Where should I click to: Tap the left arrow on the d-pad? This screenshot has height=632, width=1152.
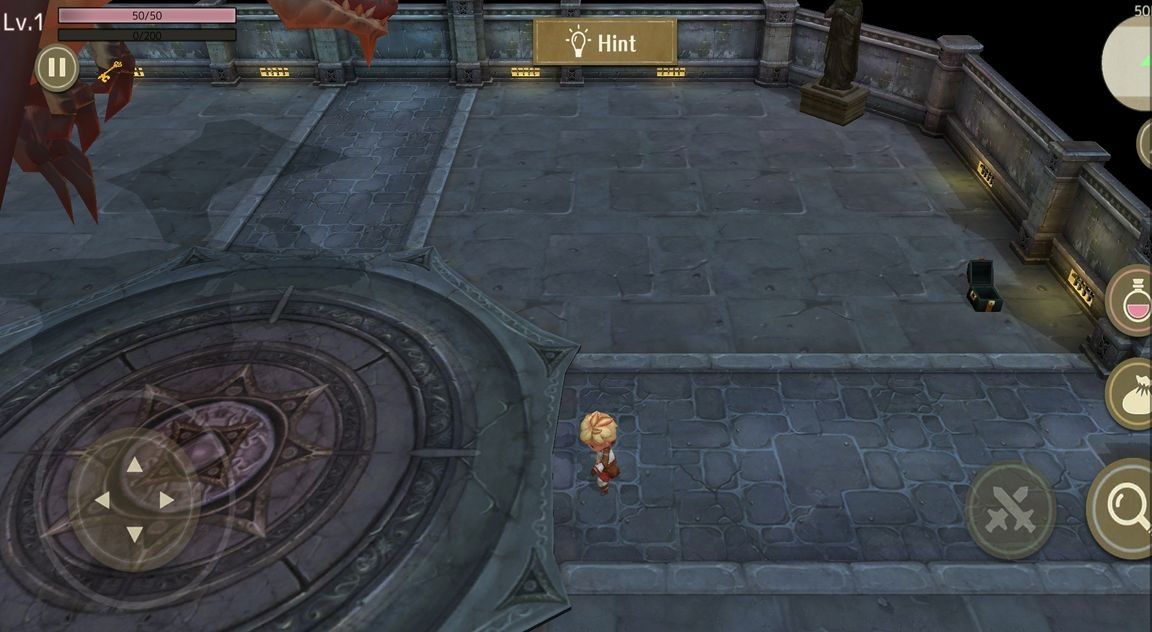101,500
